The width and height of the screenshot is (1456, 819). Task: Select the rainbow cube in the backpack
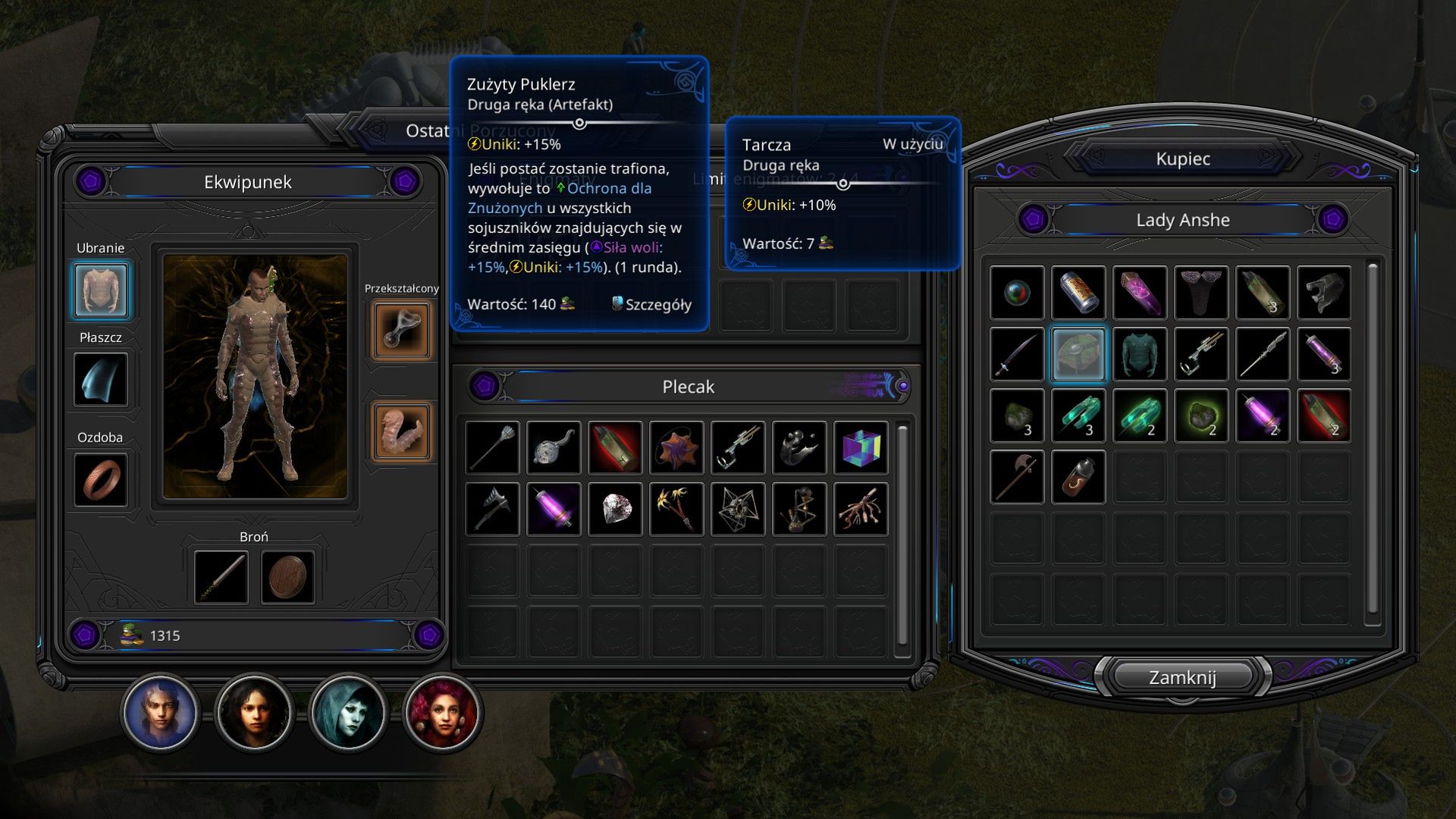[861, 448]
